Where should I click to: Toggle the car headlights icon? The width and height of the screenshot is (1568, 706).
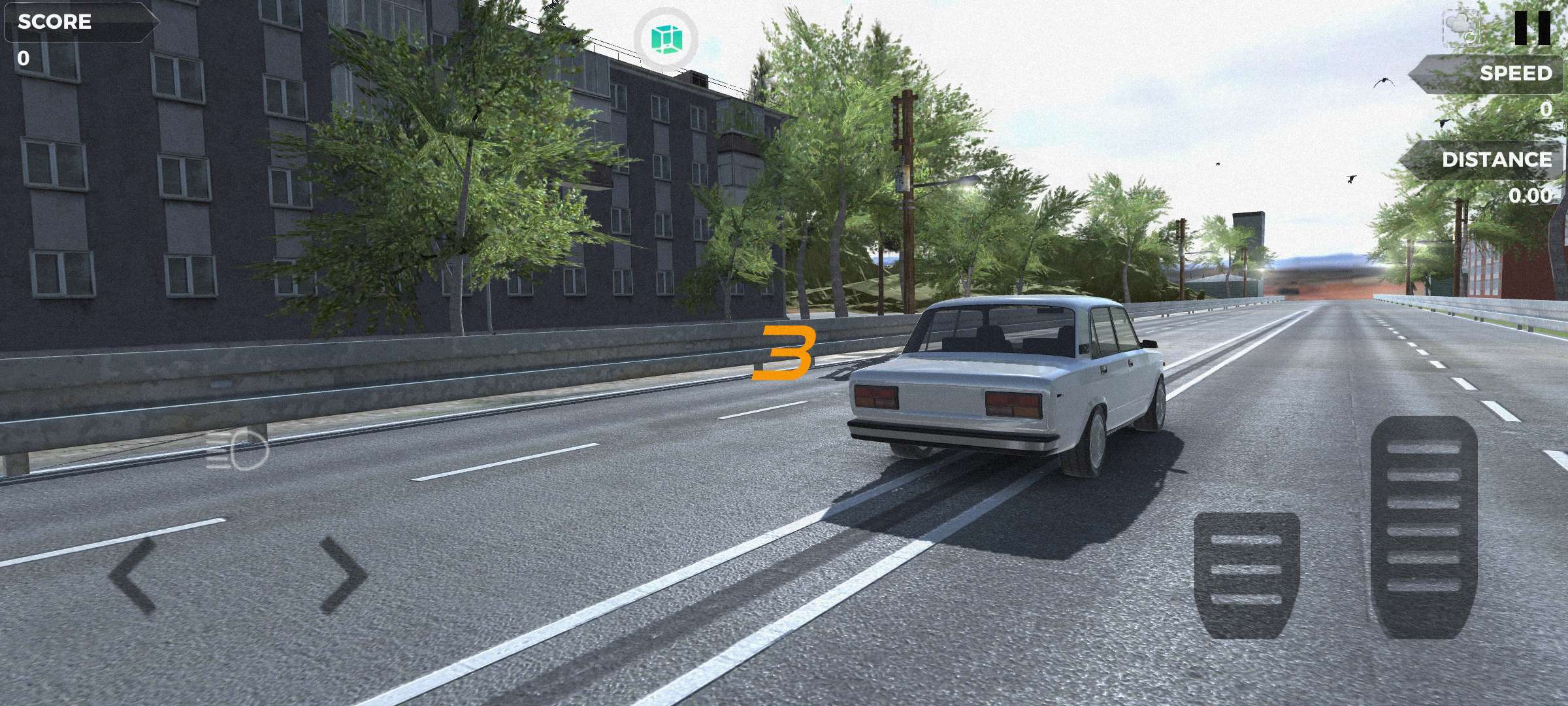point(237,451)
